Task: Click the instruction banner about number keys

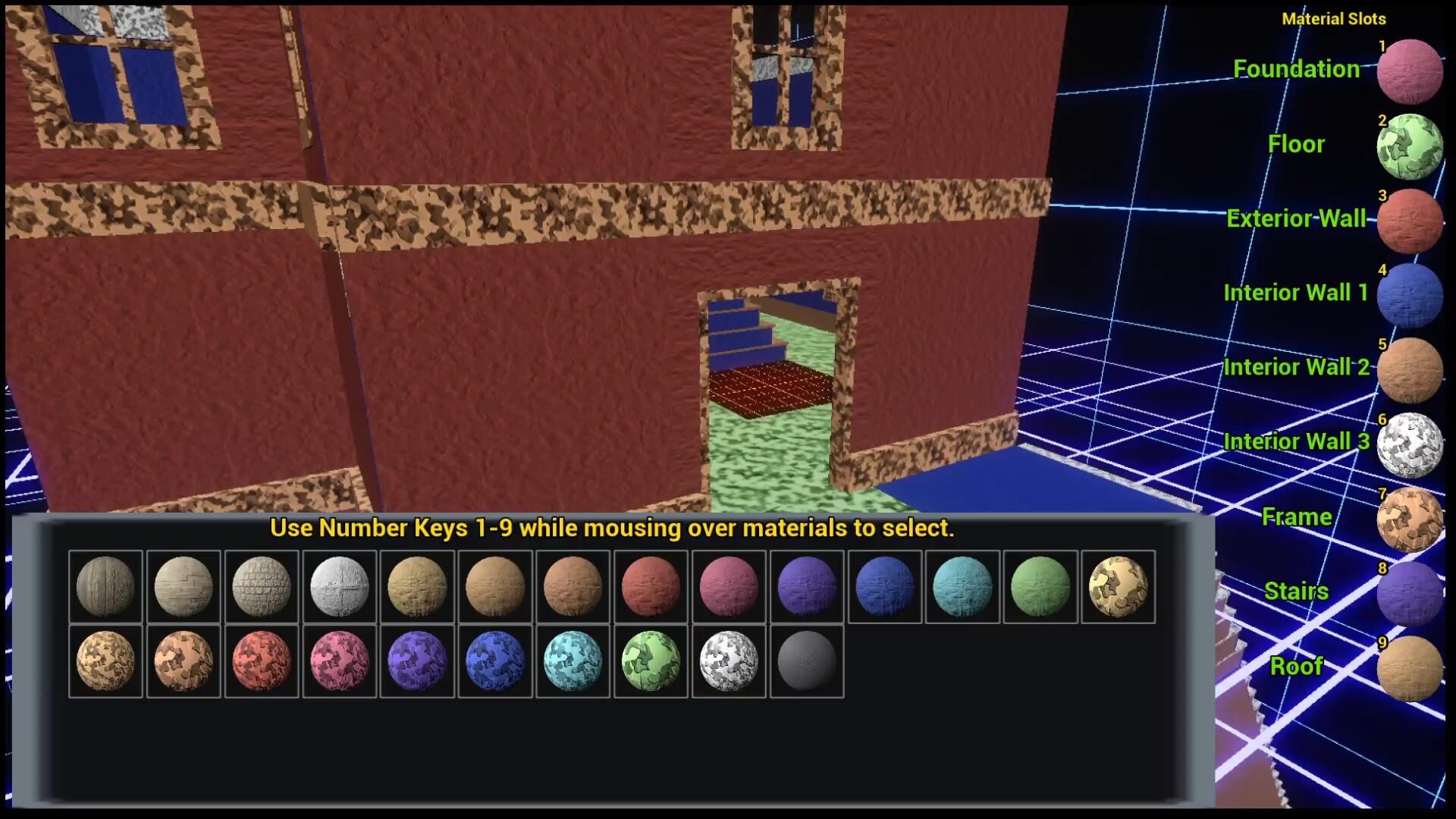Action: tap(613, 529)
